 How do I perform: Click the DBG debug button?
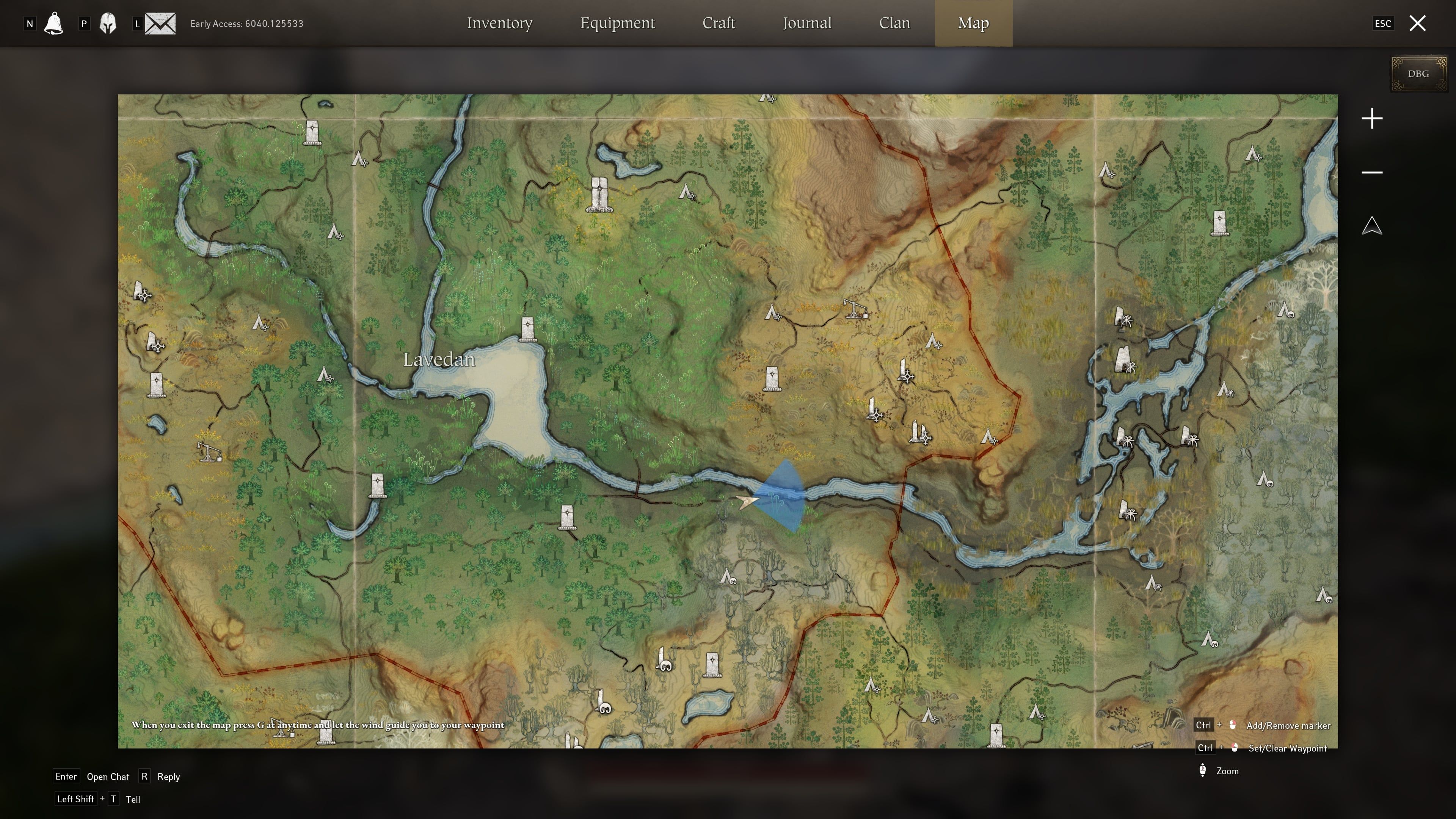1418,74
